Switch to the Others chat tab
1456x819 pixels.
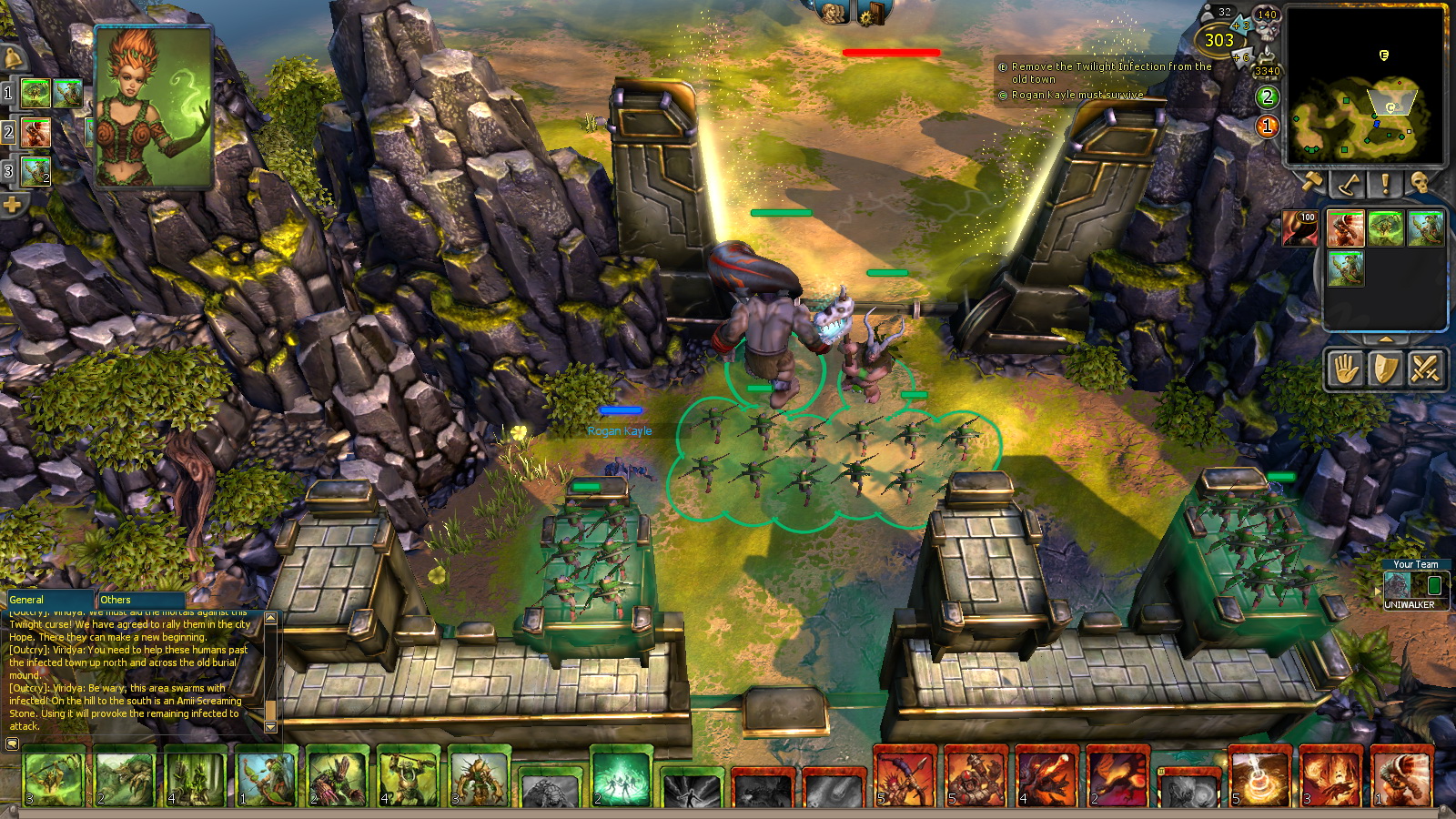[x=140, y=600]
